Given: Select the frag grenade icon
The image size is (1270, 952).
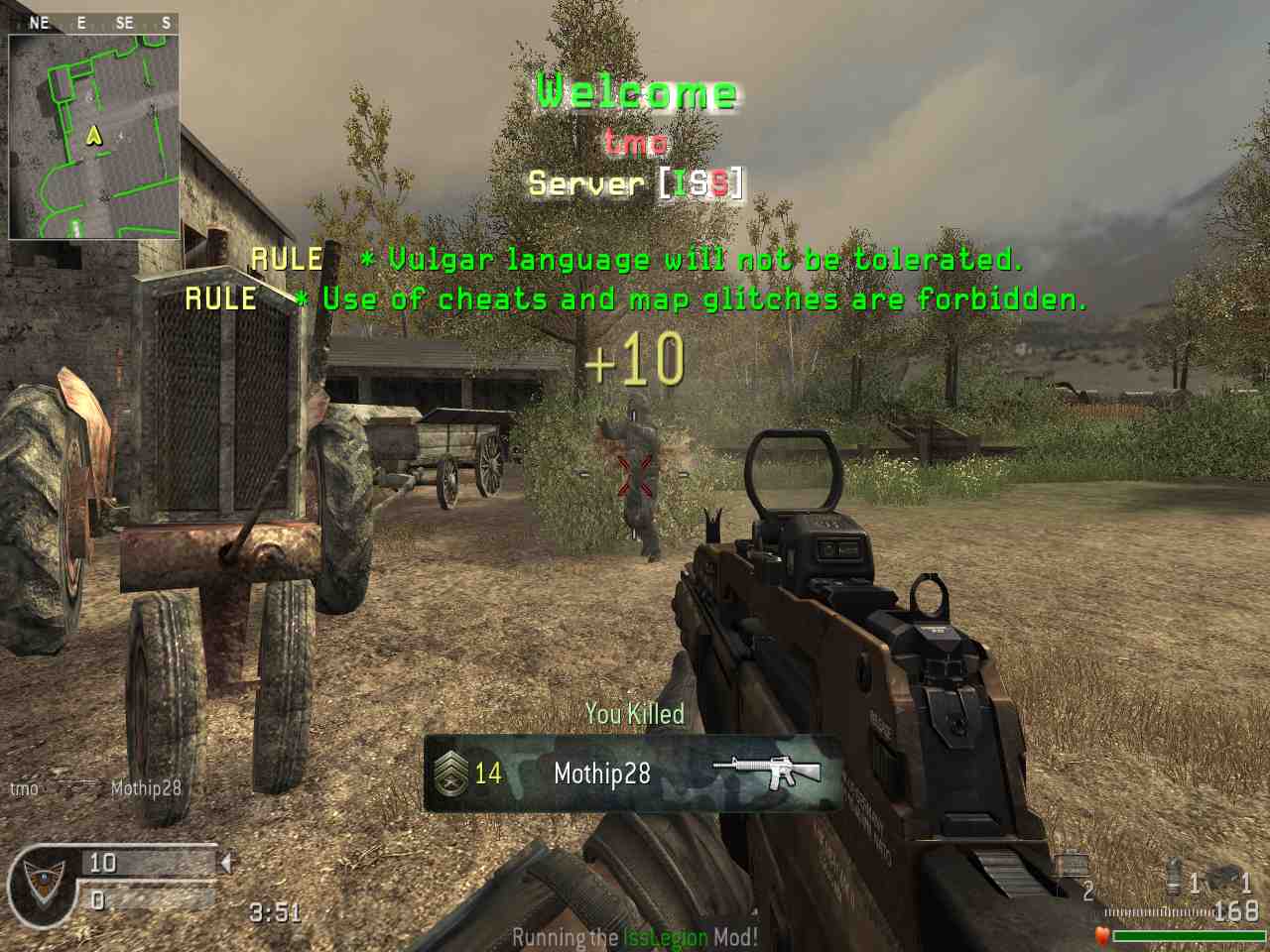Looking at the screenshot, I should click(x=1175, y=878).
